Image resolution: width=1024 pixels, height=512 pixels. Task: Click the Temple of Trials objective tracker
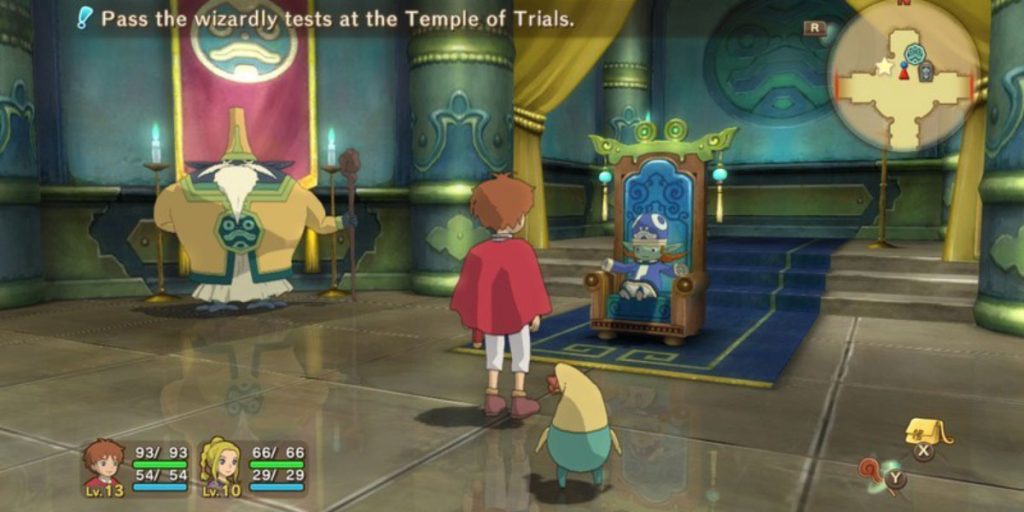tap(330, 19)
